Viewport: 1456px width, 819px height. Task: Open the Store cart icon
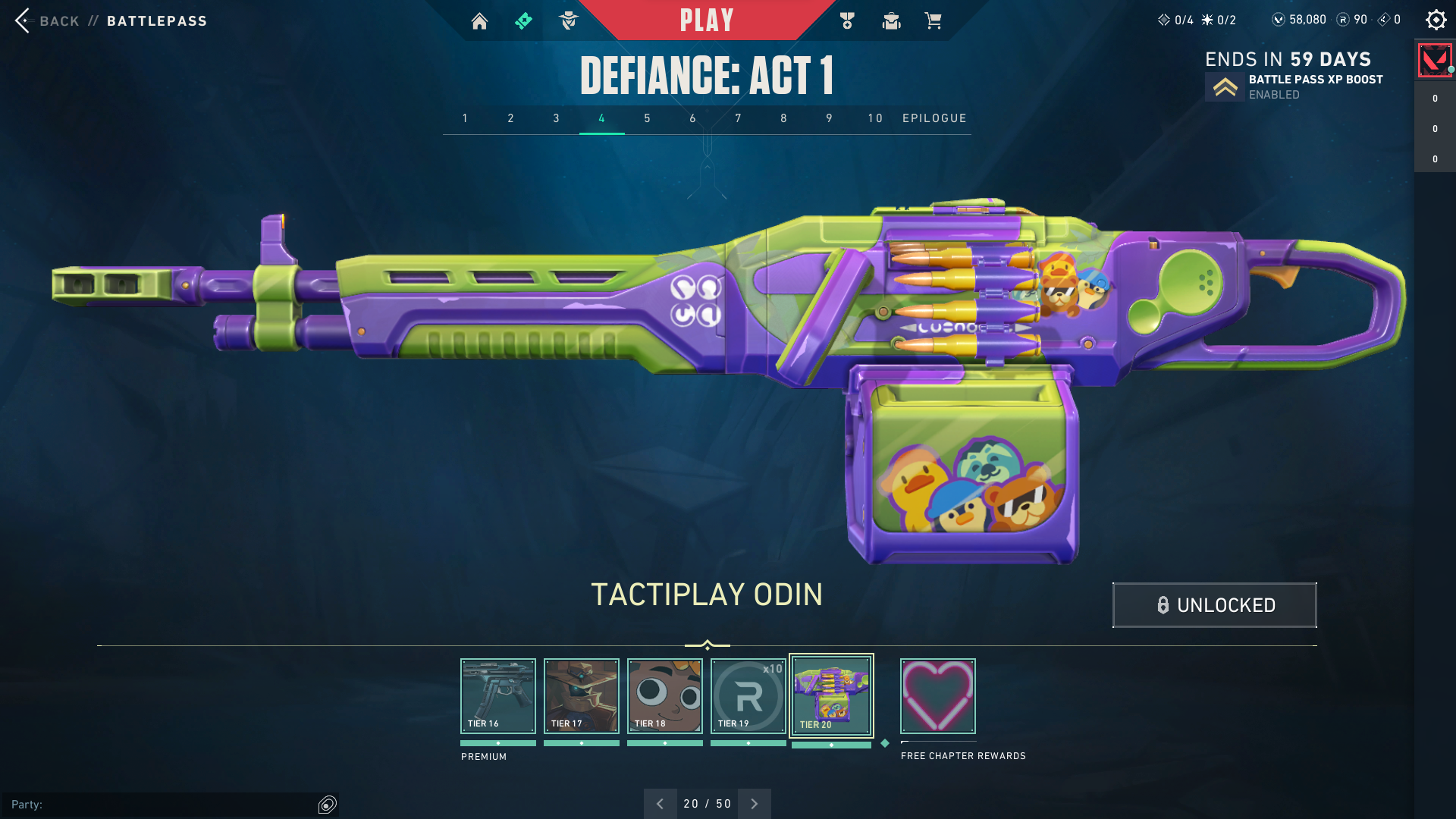pyautogui.click(x=934, y=20)
